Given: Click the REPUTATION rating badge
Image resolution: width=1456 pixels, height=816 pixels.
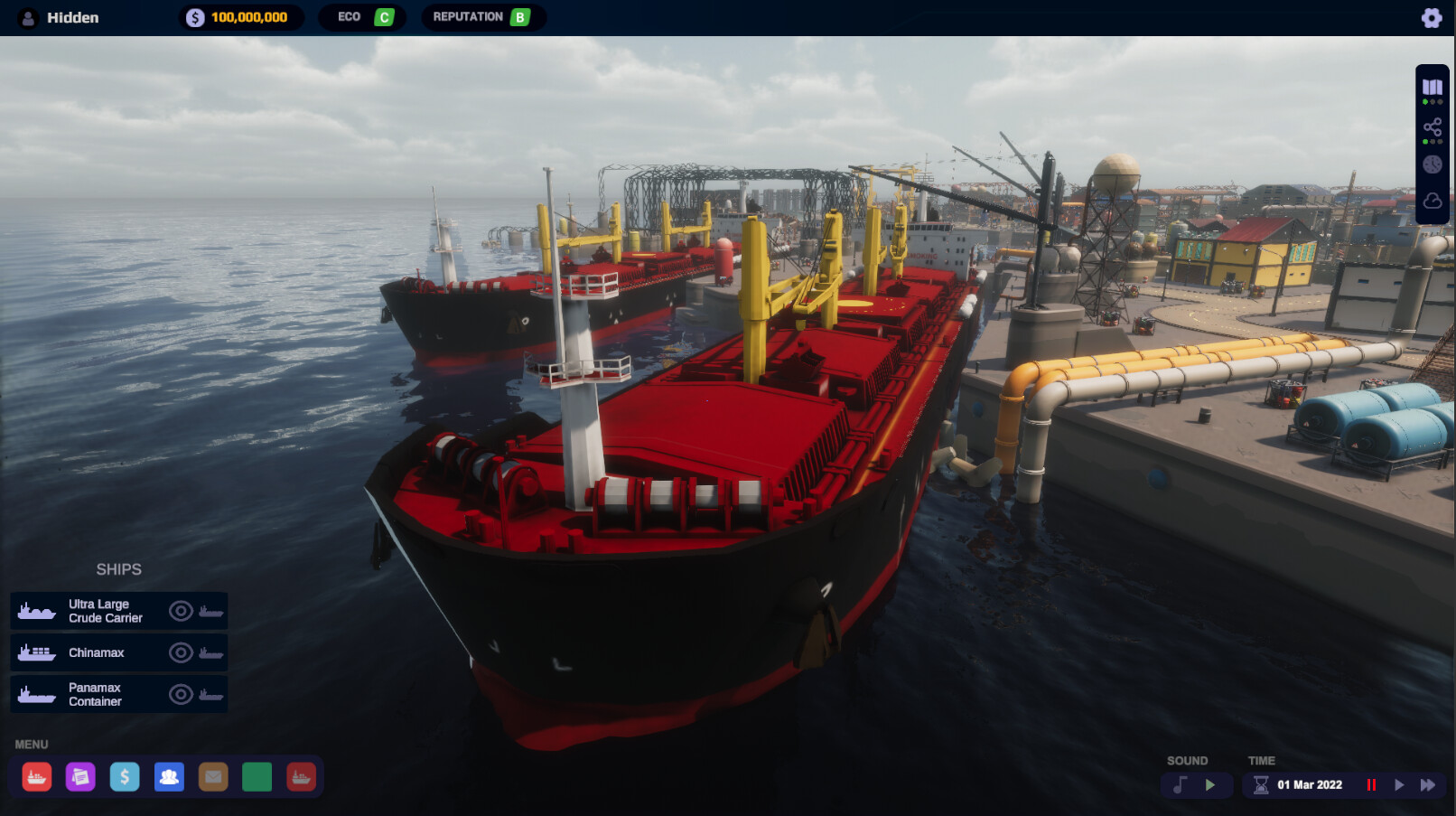Looking at the screenshot, I should 482,16.
